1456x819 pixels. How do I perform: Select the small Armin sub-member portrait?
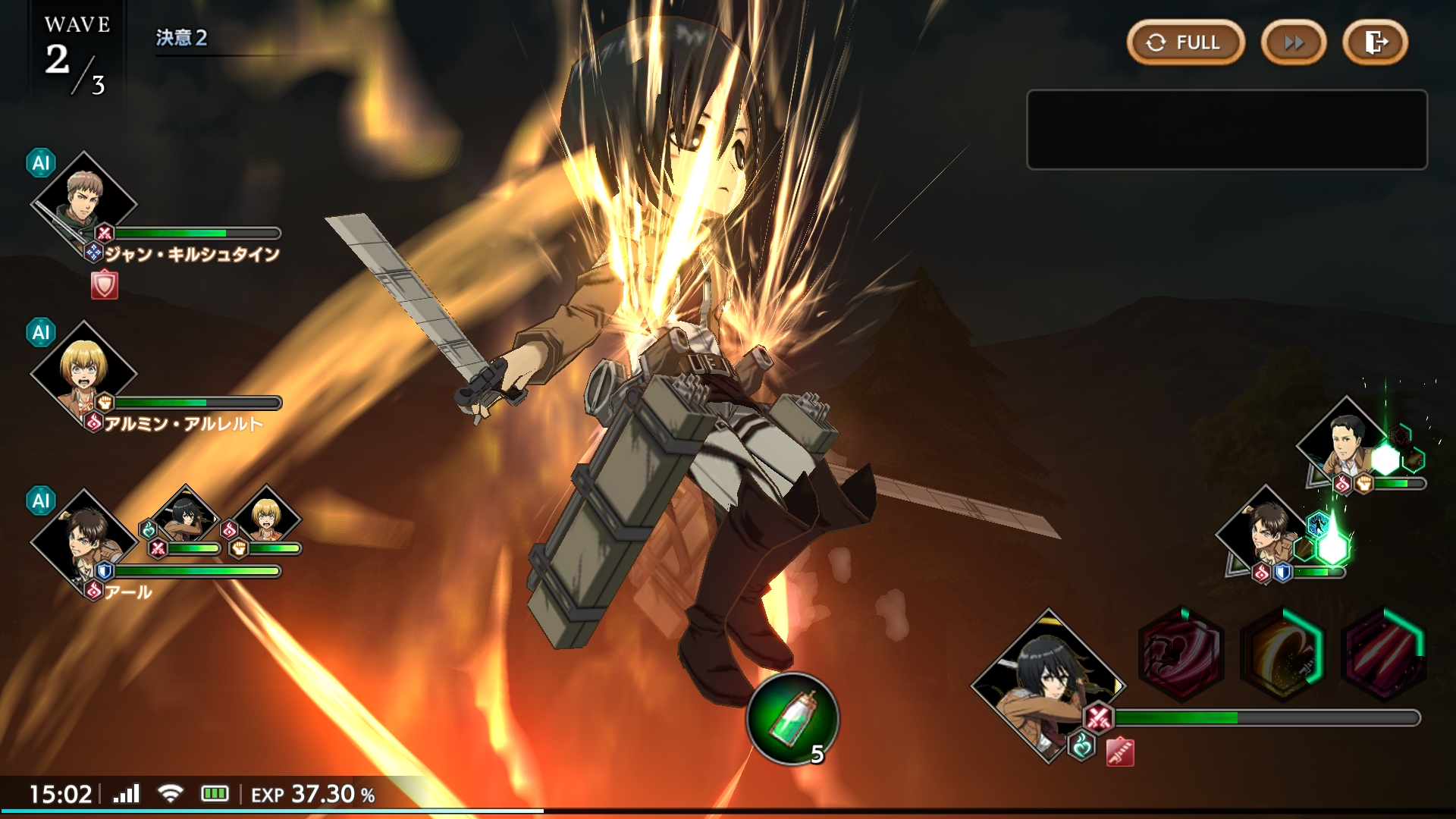[266, 516]
